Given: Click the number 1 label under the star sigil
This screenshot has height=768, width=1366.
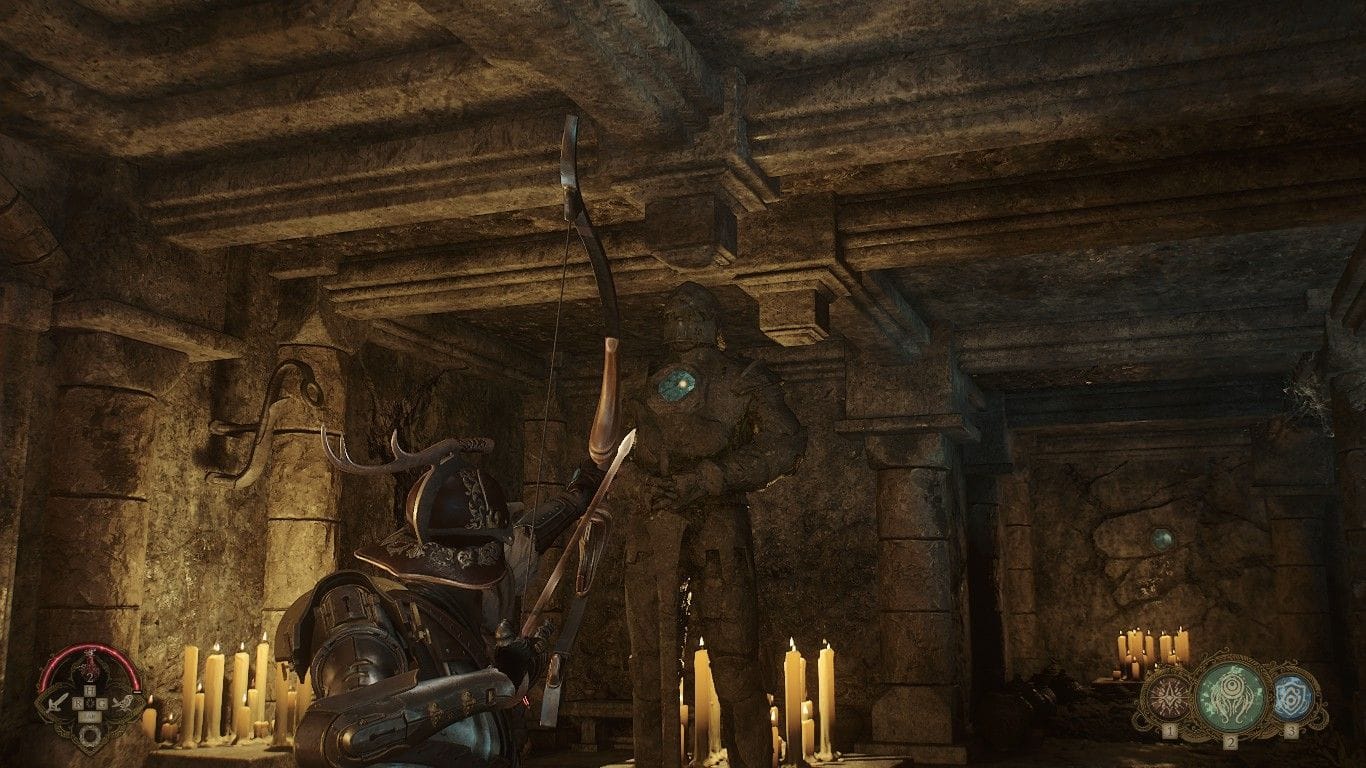Looking at the screenshot, I should [1170, 731].
